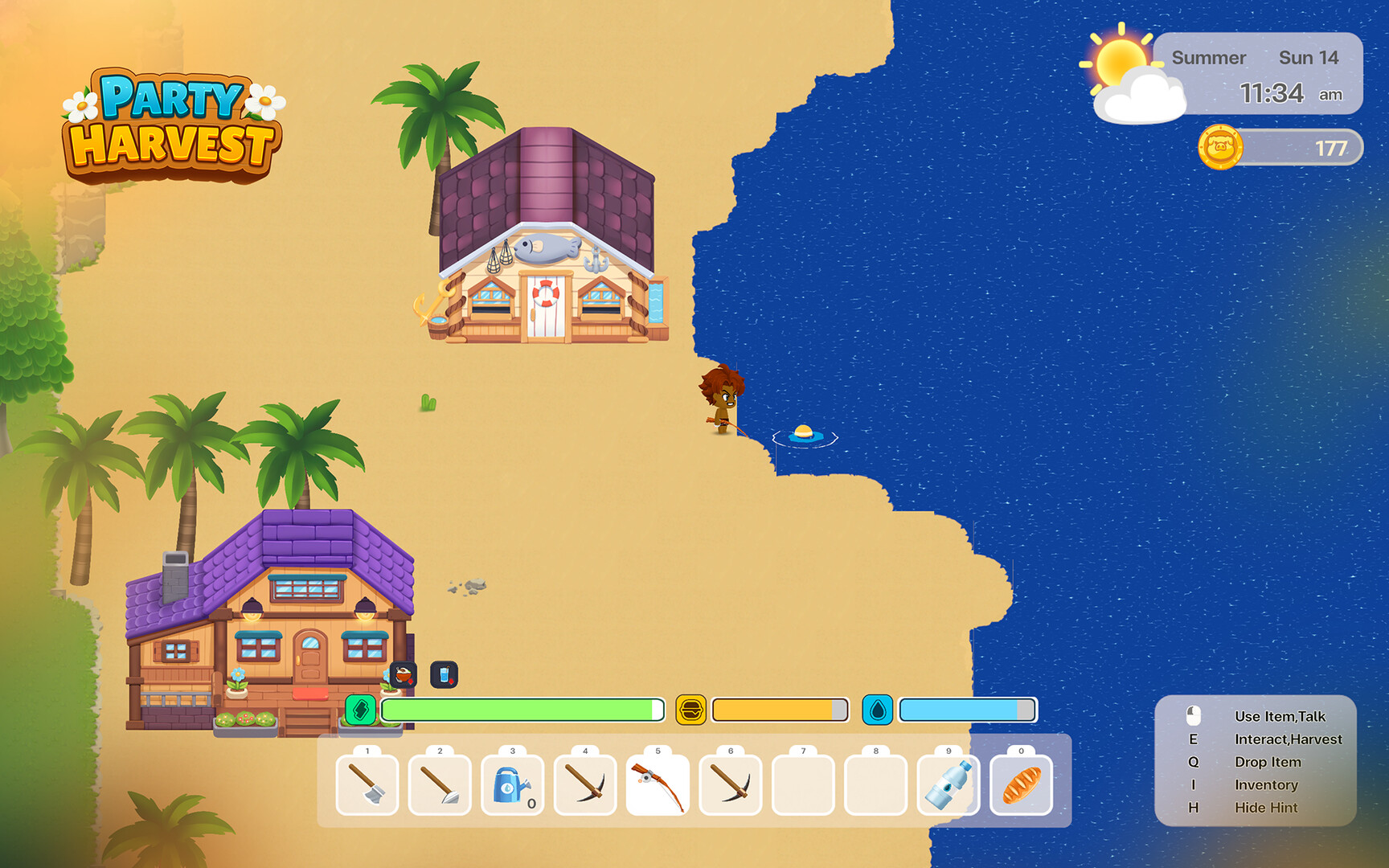
Task: Select the axe in hotbar slot 1
Action: coord(367,785)
